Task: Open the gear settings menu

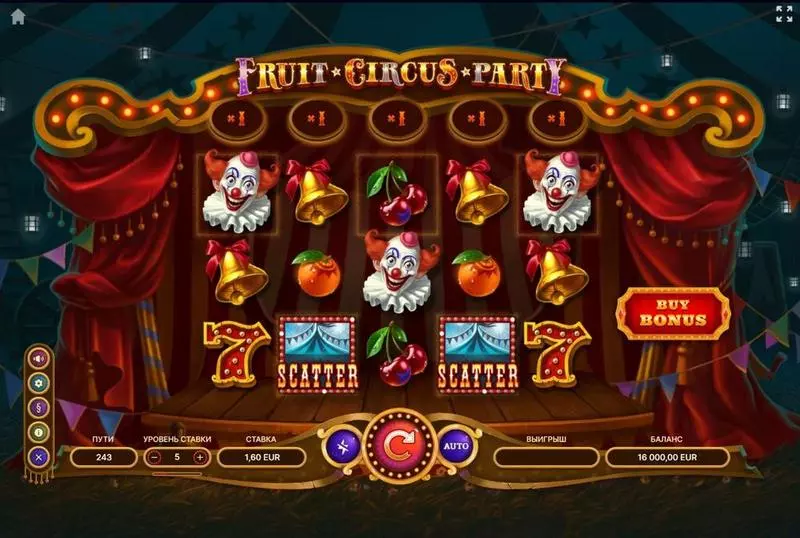Action: pyautogui.click(x=40, y=382)
